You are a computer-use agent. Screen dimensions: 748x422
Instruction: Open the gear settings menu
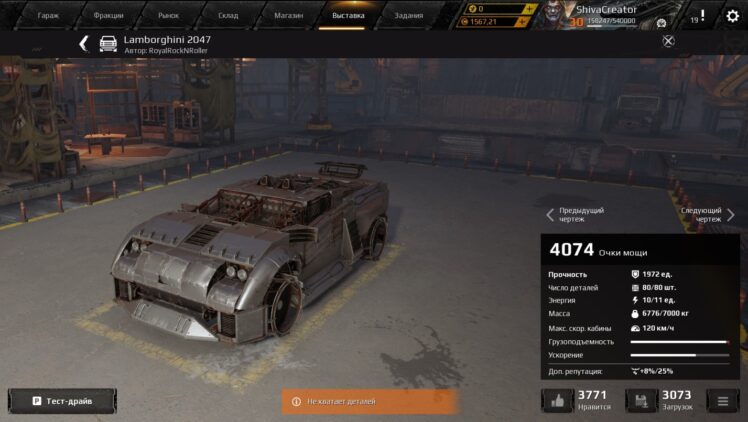(x=732, y=16)
